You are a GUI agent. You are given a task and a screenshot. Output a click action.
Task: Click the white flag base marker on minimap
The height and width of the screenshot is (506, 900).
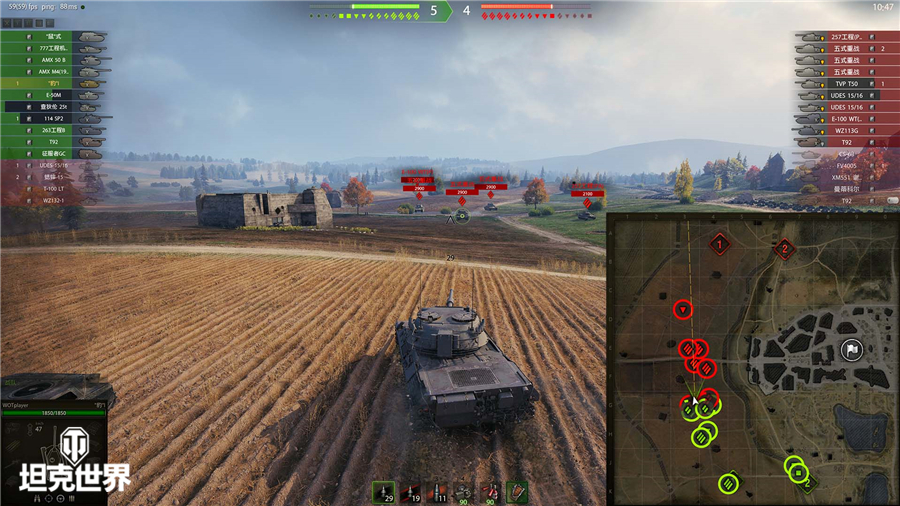[851, 349]
